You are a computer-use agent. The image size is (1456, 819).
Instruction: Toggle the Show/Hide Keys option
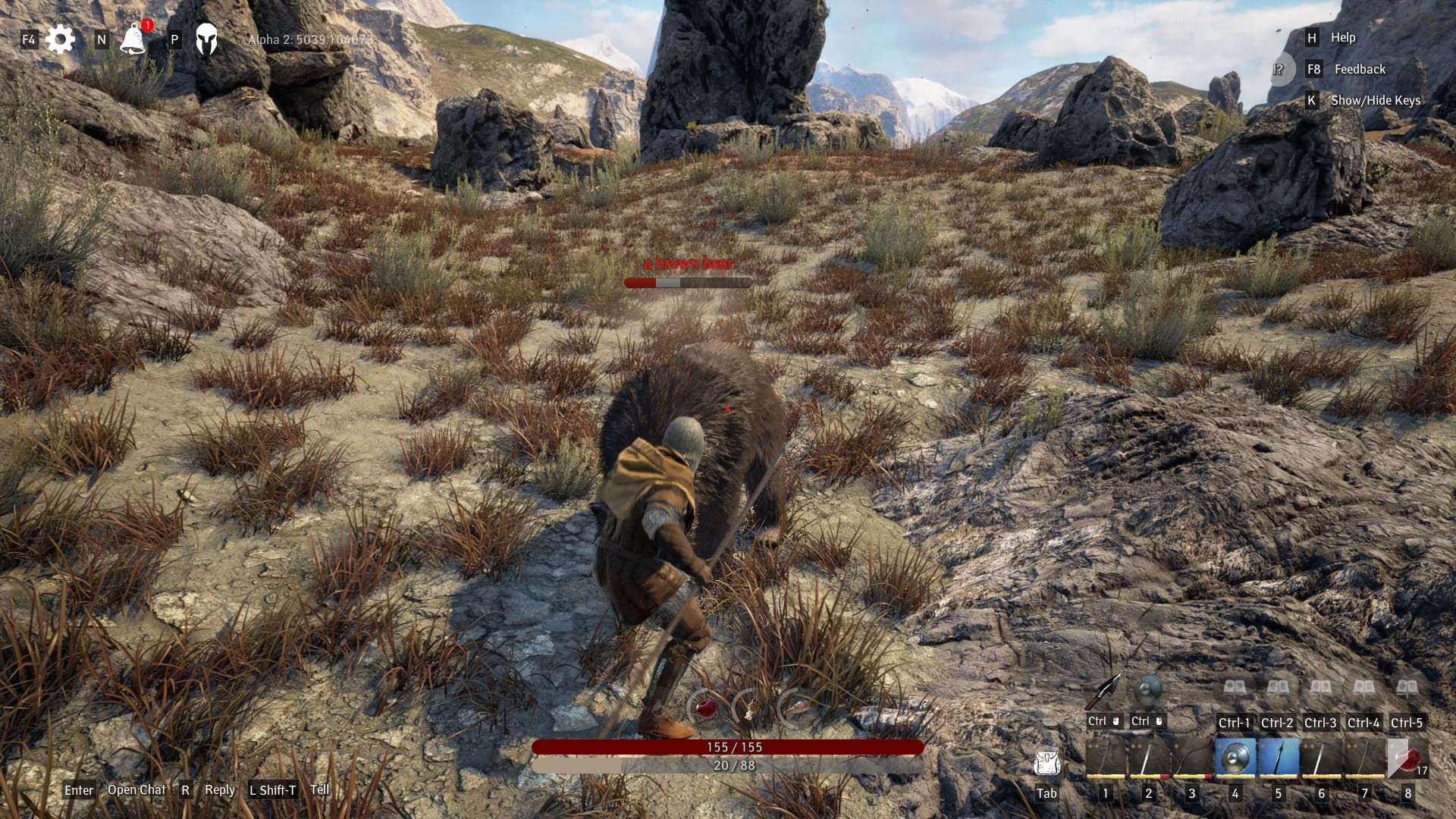tap(1375, 100)
